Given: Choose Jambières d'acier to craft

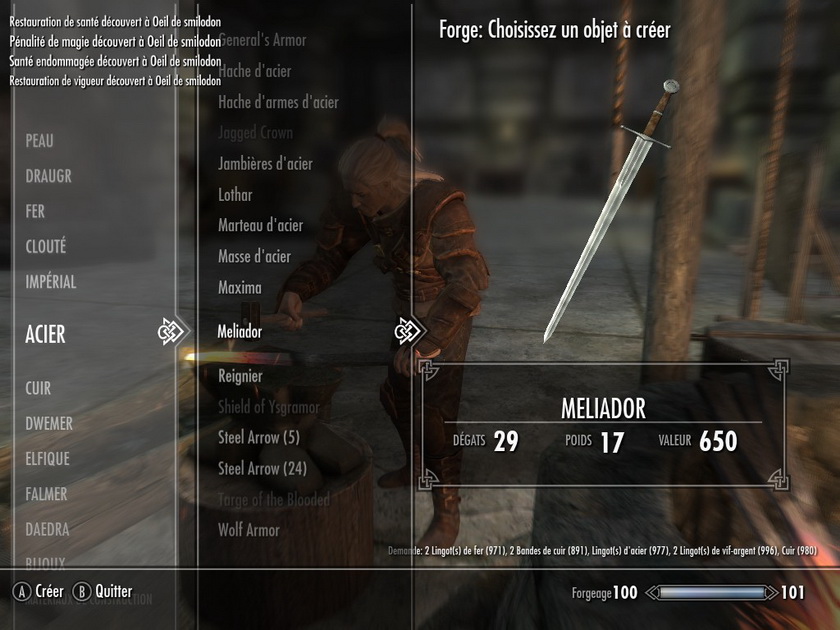Looking at the screenshot, I should click(x=265, y=164).
